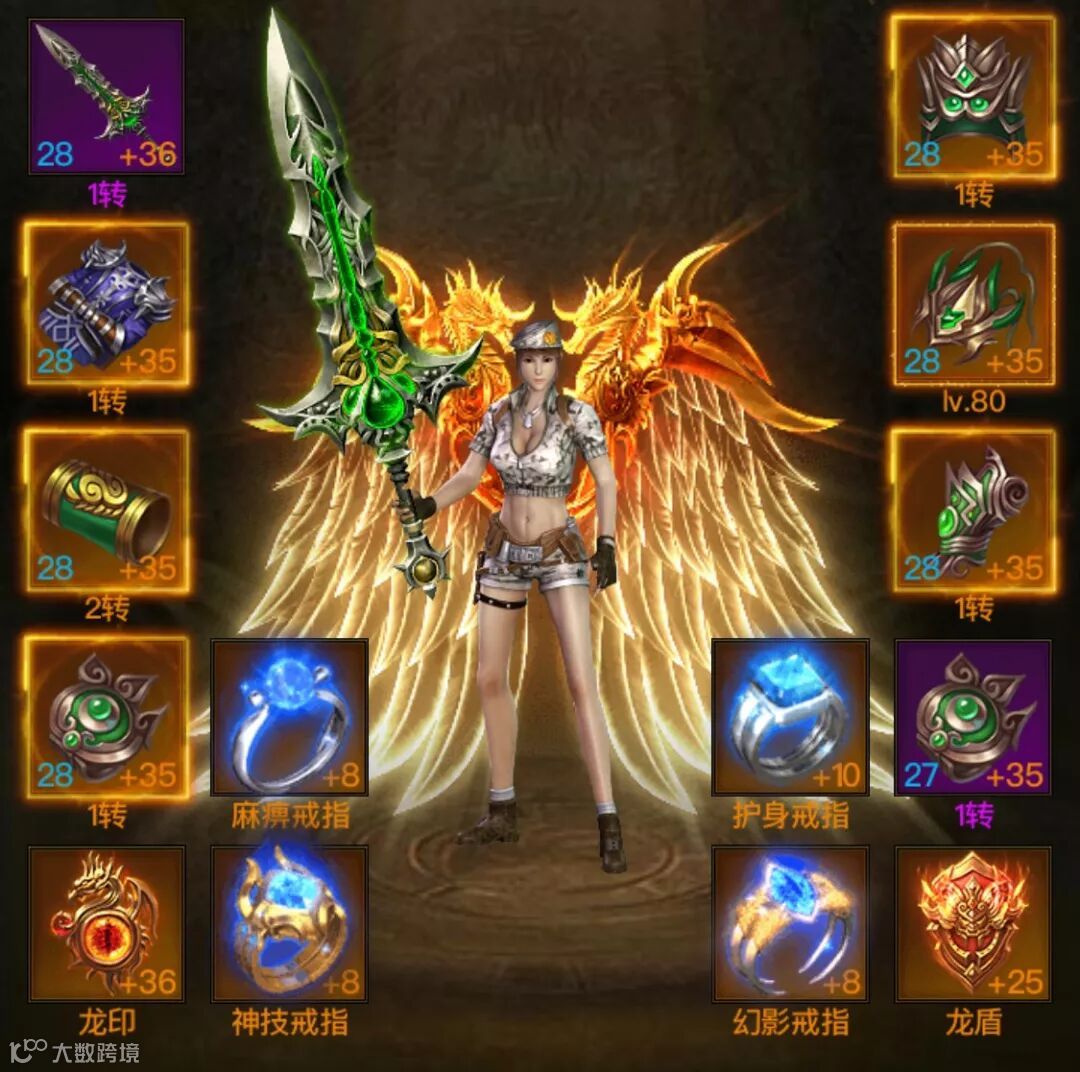This screenshot has height=1072, width=1080.
Task: Select the green sword weapon slot
Action: (x=106, y=97)
